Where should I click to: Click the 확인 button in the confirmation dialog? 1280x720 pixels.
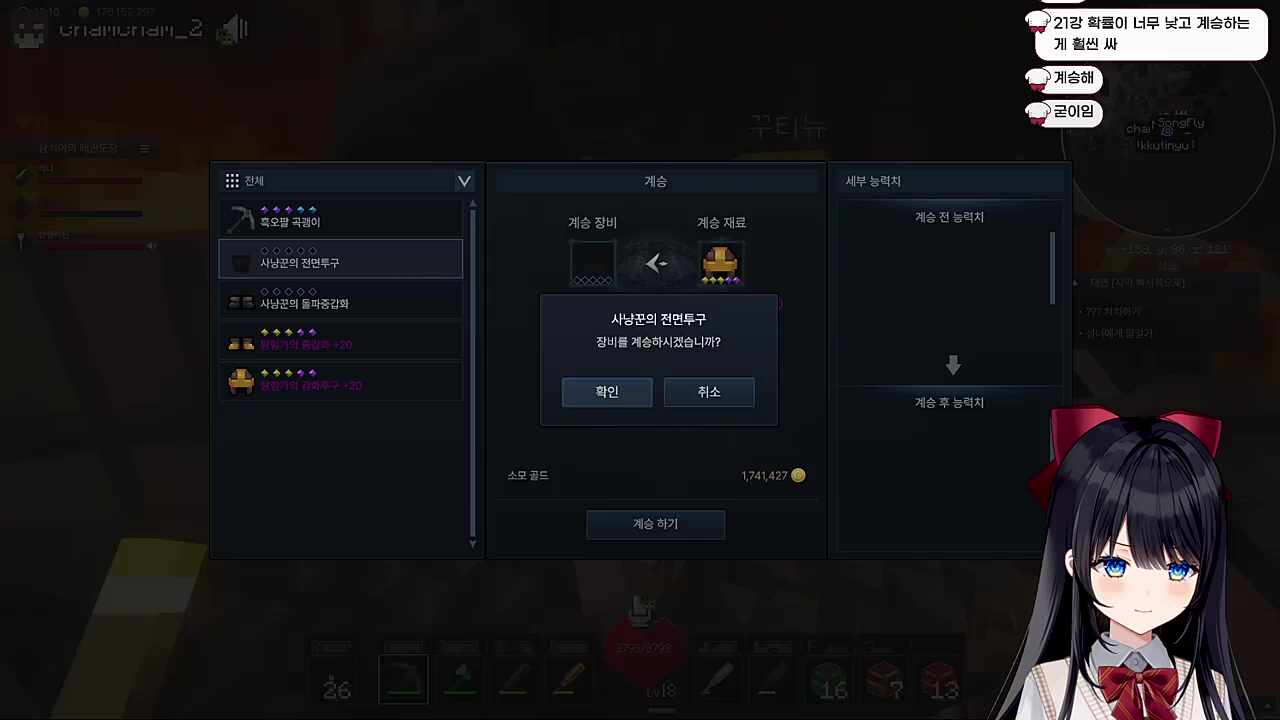(x=606, y=391)
